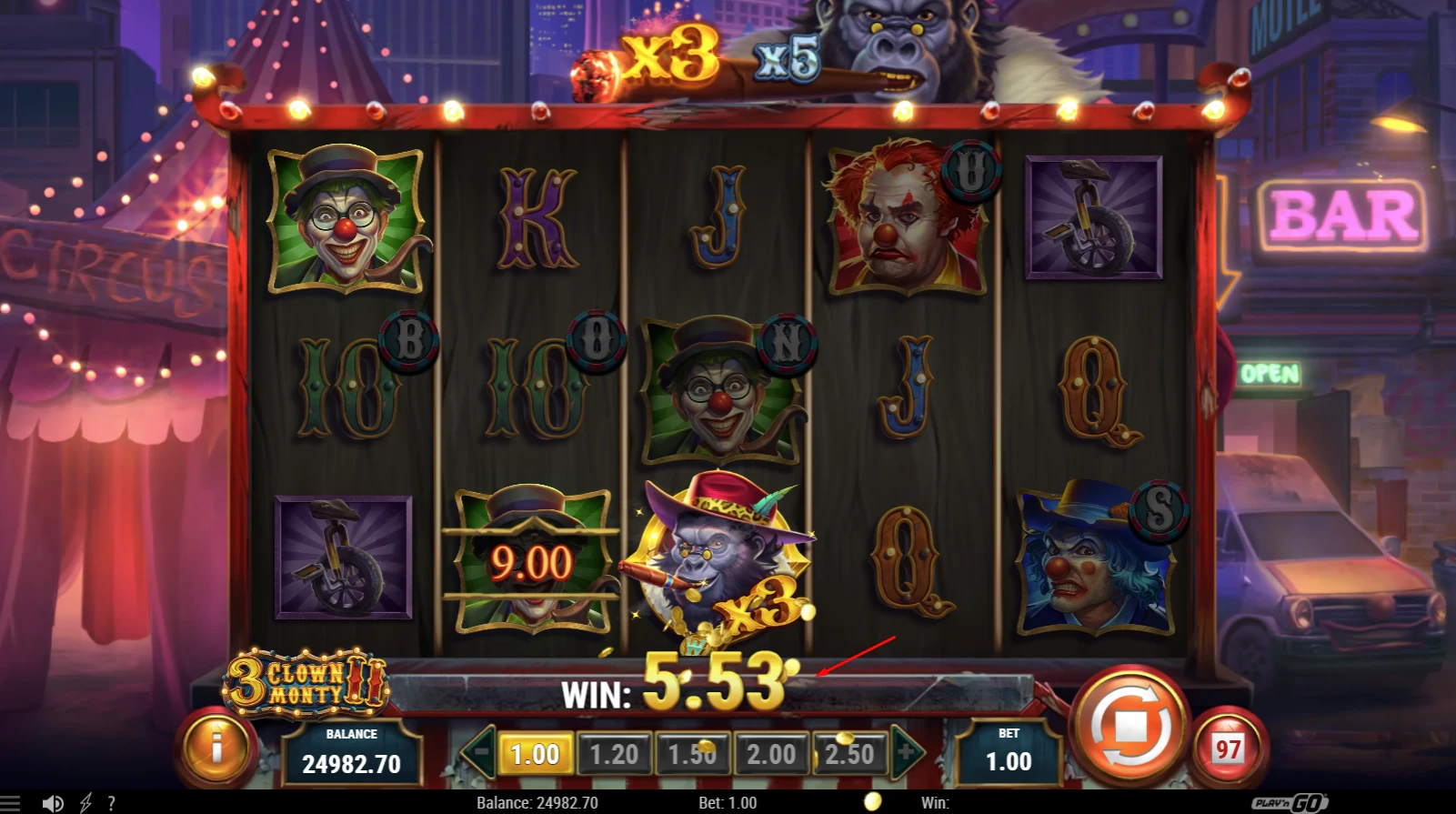The image size is (1456, 814).
Task: Open help using the question mark icon
Action: click(111, 802)
